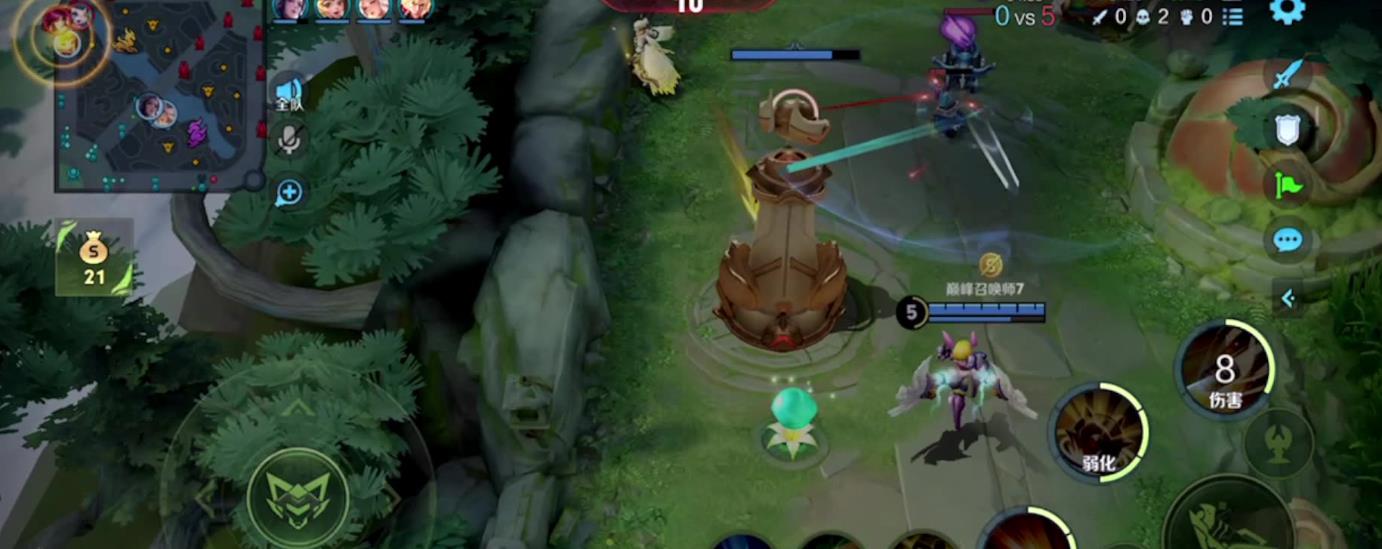Target towers with the tower attack button
This screenshot has height=549, width=1382.
1278,443
